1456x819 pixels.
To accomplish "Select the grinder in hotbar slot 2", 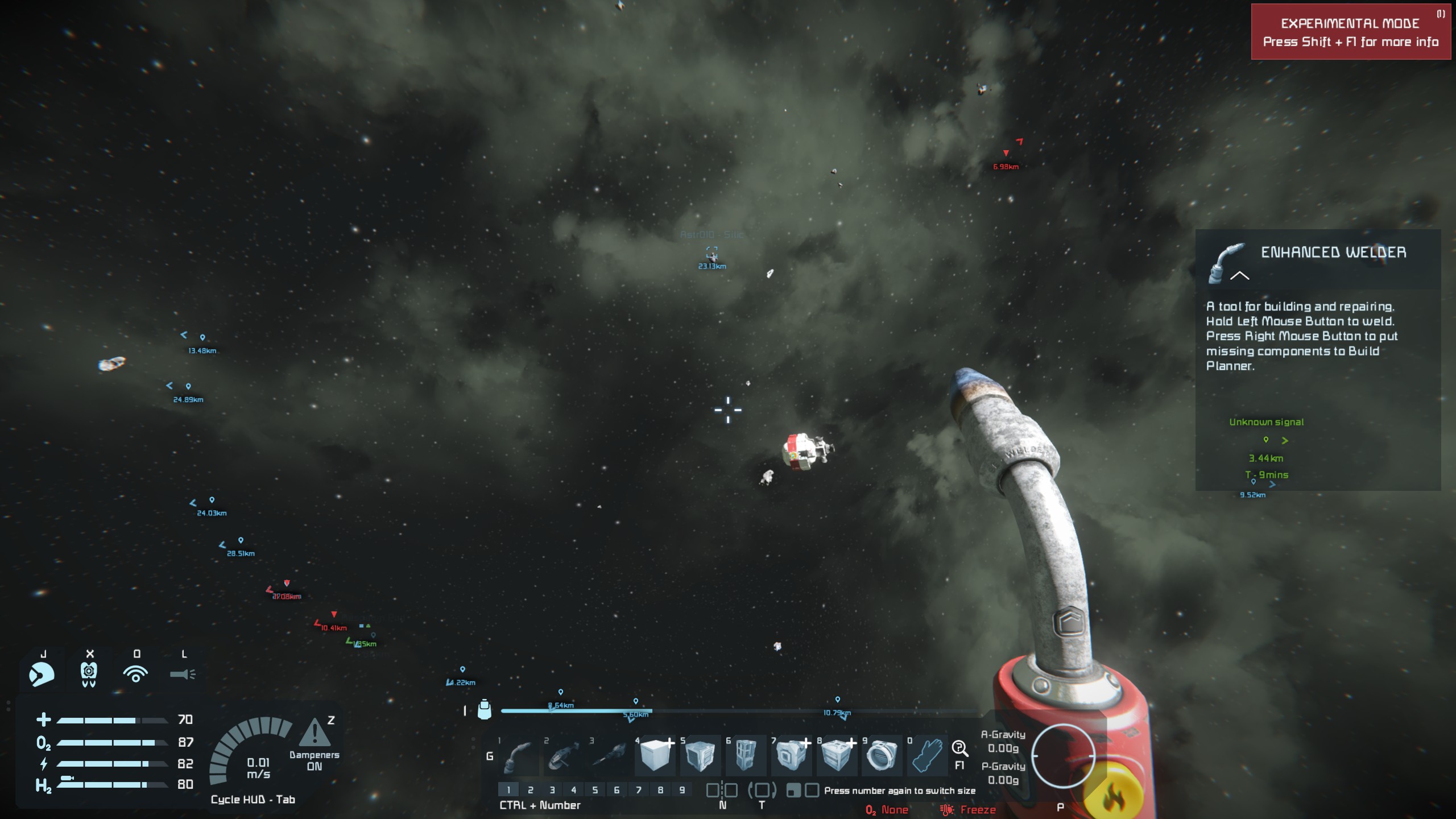I will click(564, 756).
